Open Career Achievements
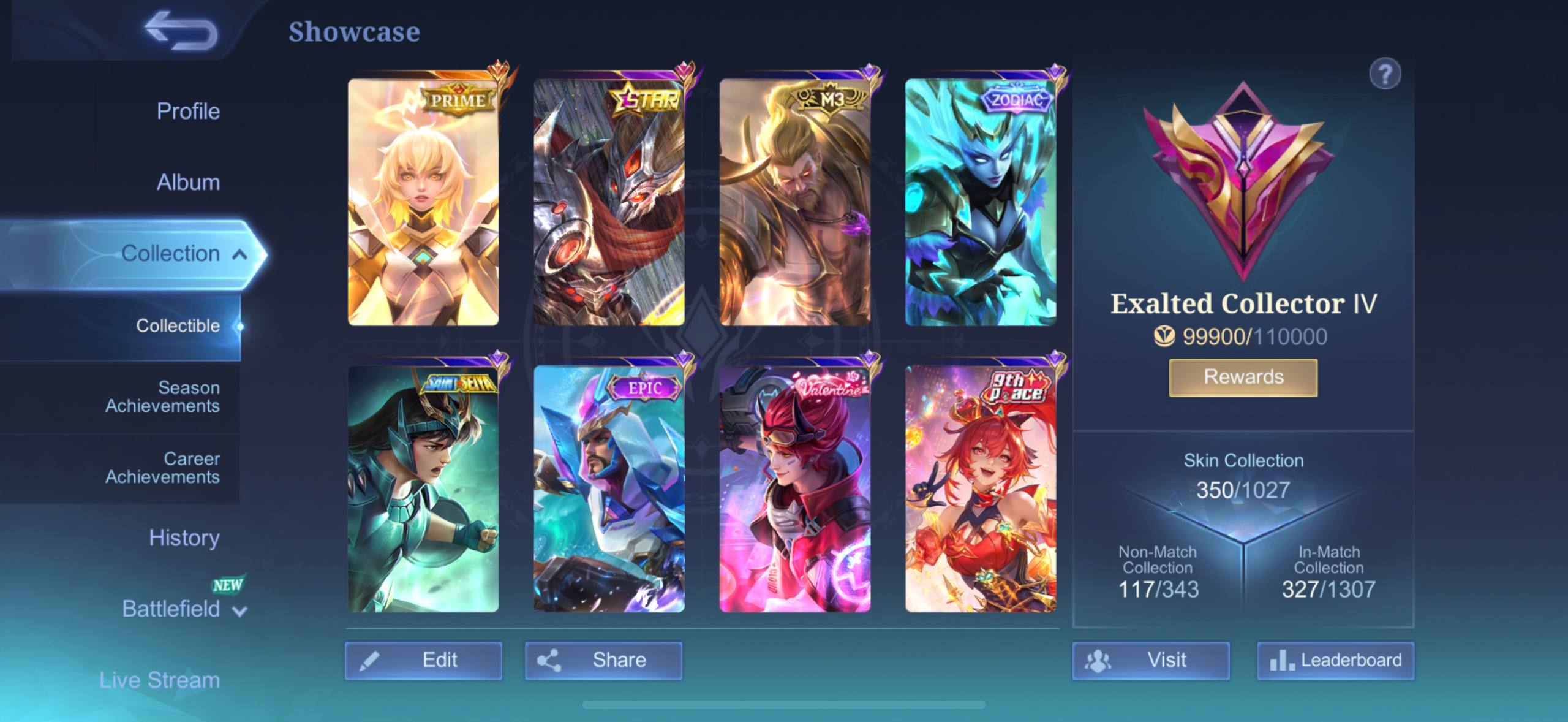This screenshot has width=1568, height=722. (x=162, y=468)
